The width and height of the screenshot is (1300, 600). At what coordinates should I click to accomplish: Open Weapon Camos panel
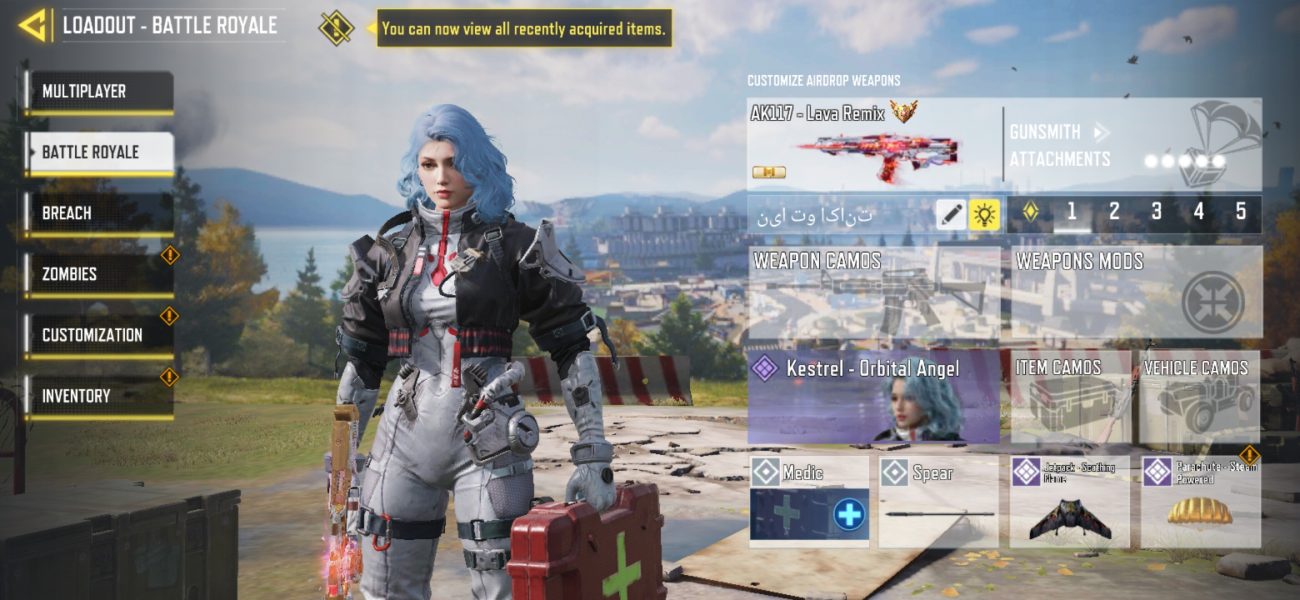point(873,292)
